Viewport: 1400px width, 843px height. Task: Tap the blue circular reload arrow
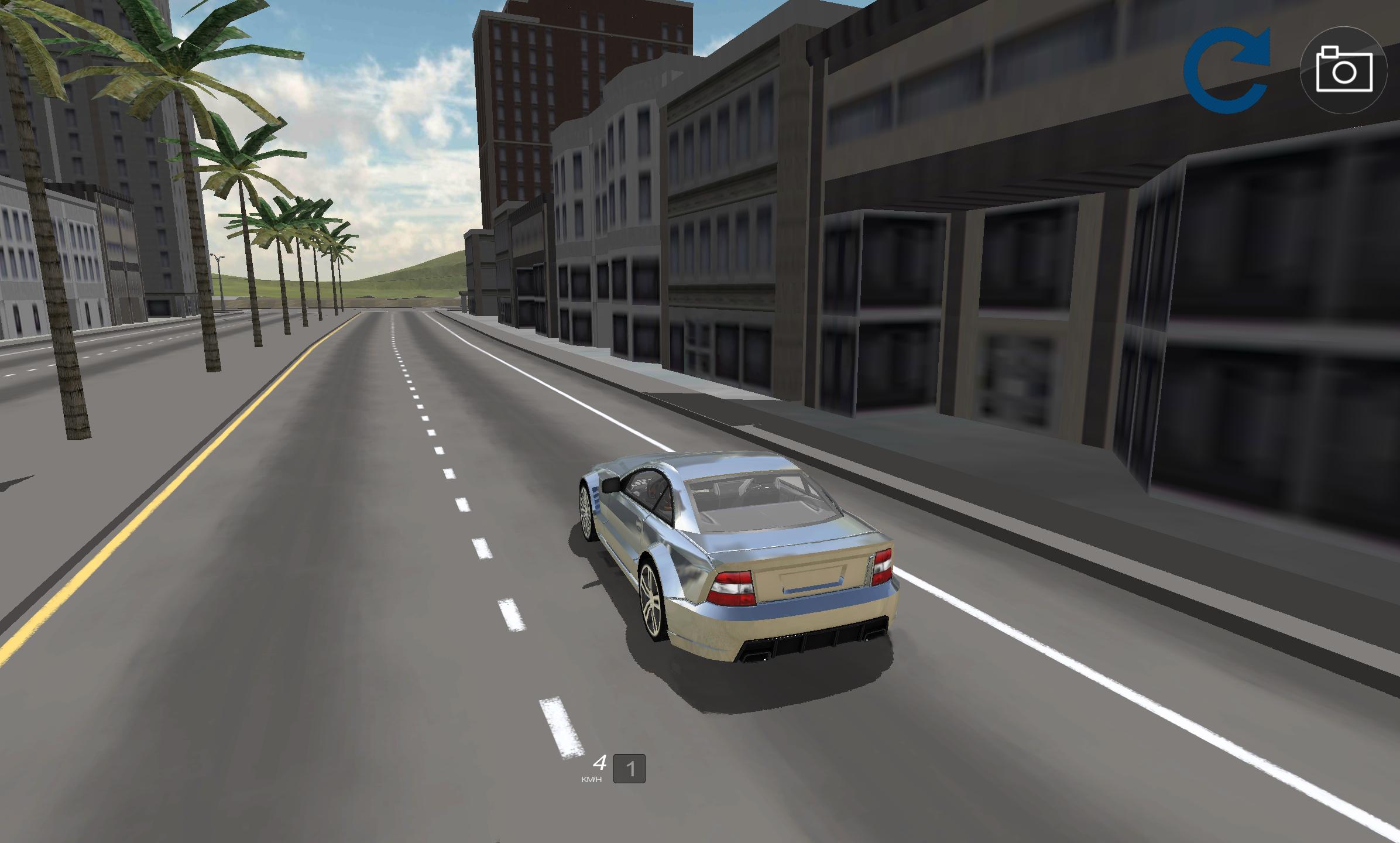pos(1228,66)
